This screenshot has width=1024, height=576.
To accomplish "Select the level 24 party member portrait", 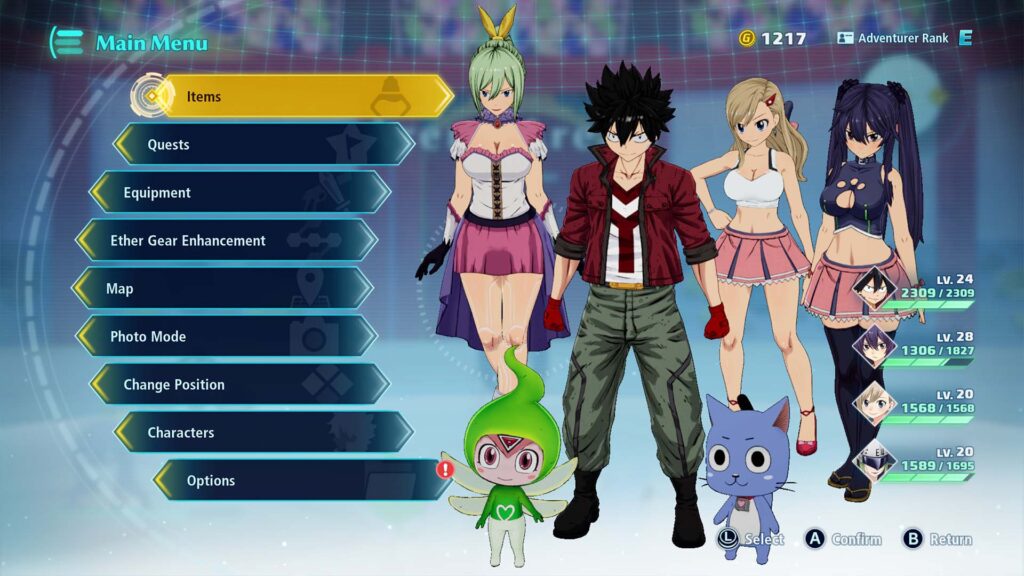I will (872, 288).
